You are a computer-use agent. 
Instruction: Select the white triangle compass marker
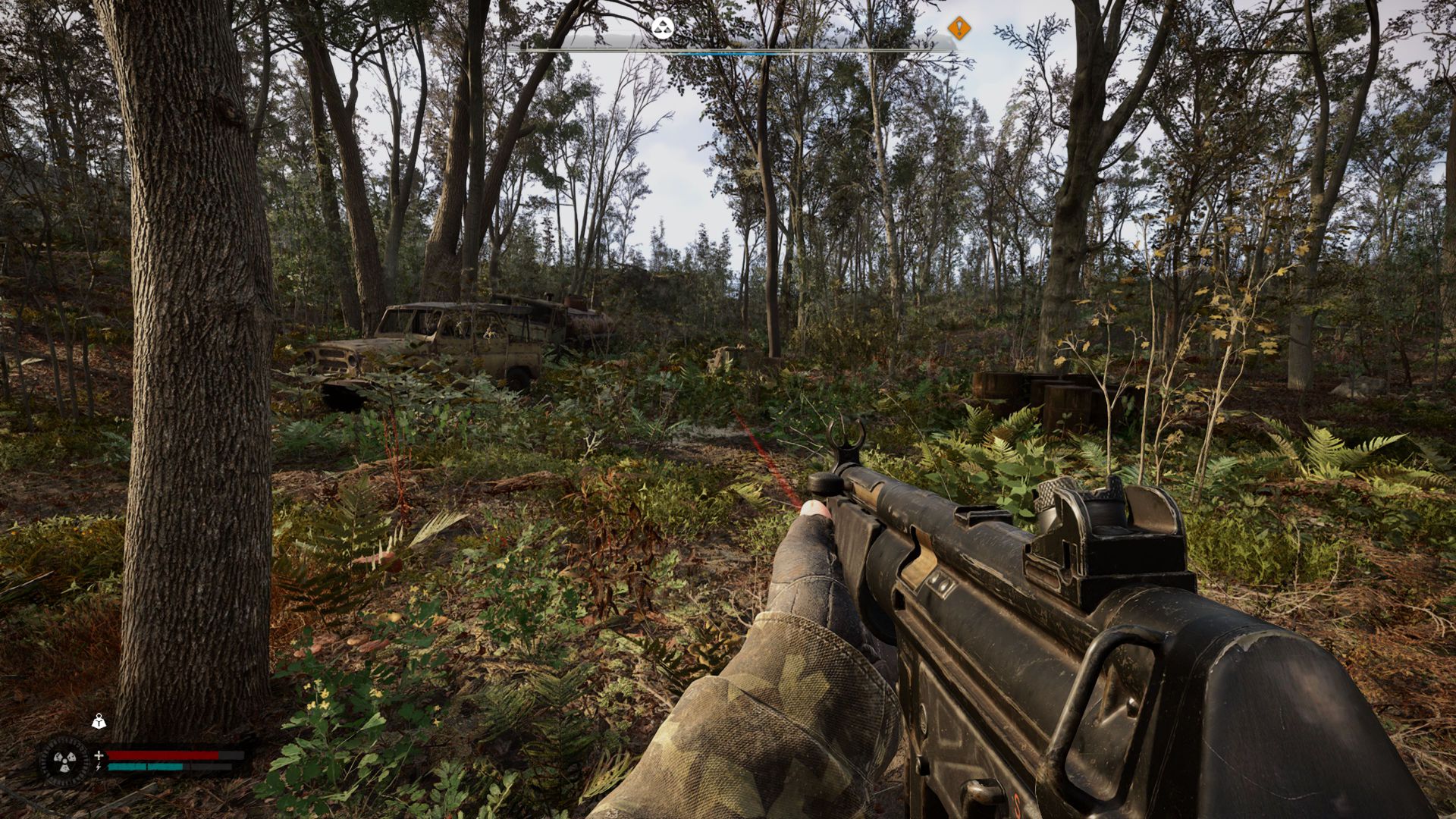click(x=662, y=29)
